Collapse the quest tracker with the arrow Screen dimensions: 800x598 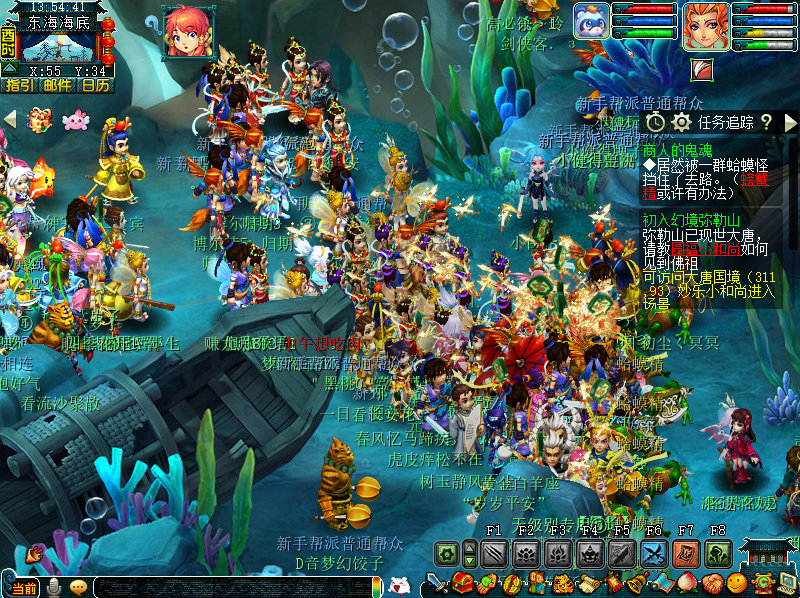click(x=791, y=122)
